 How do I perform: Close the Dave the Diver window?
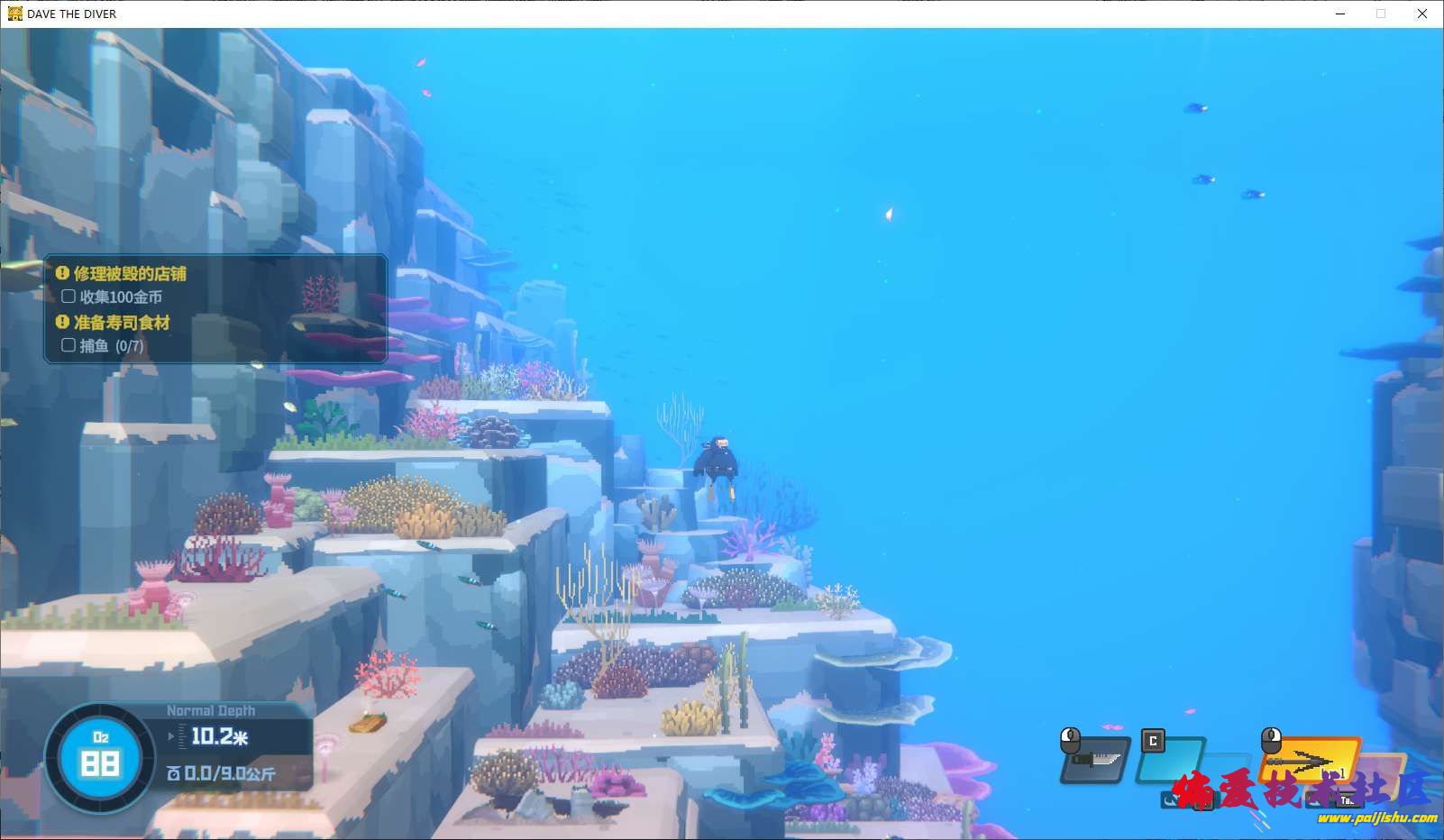1421,14
